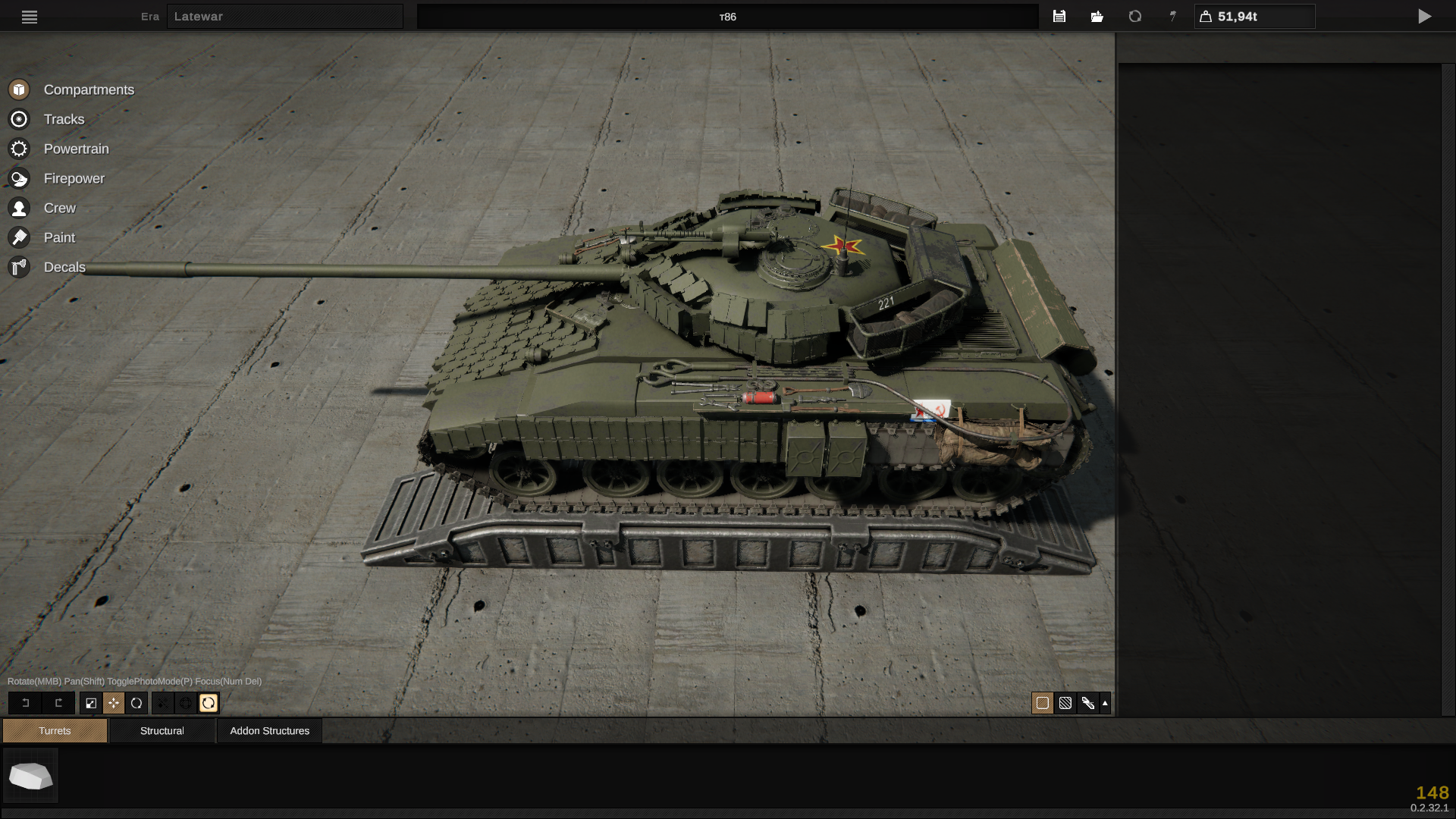Switch to the Structural tab

tap(162, 730)
